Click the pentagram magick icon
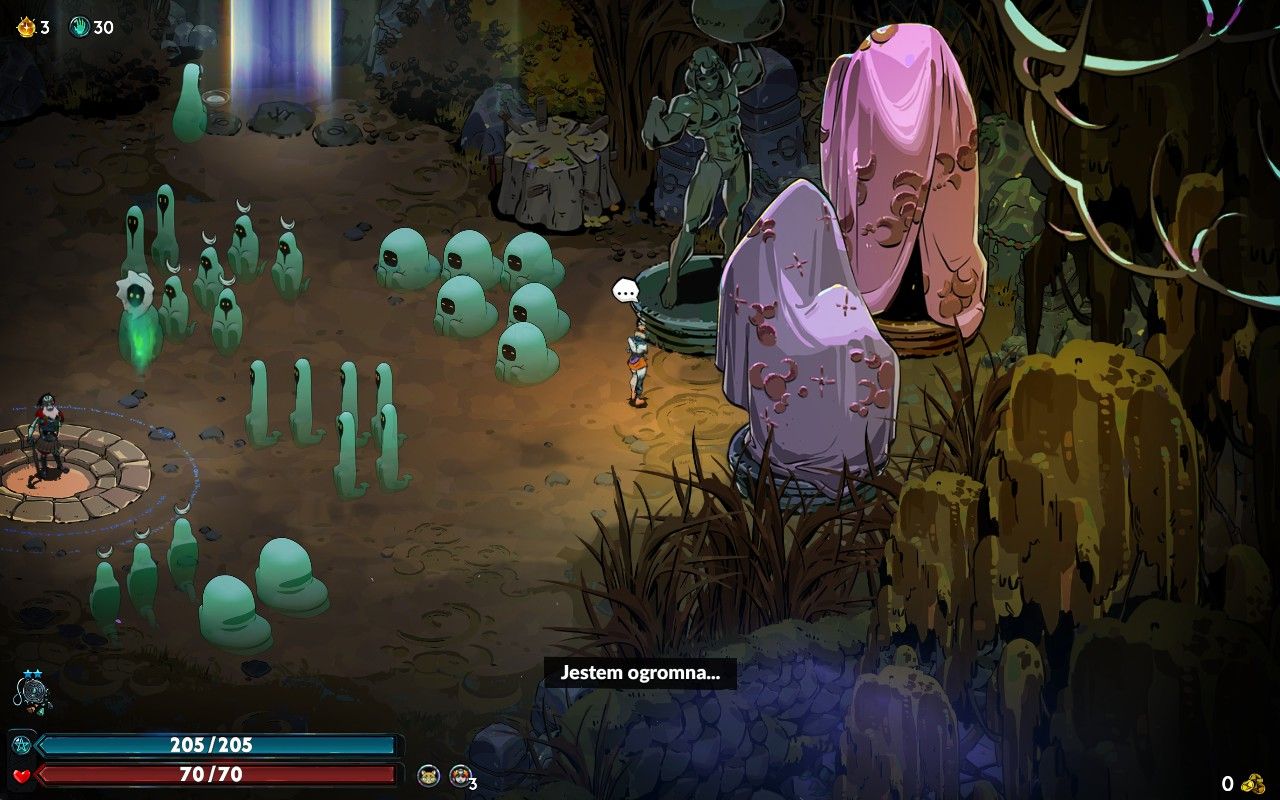 [21, 745]
